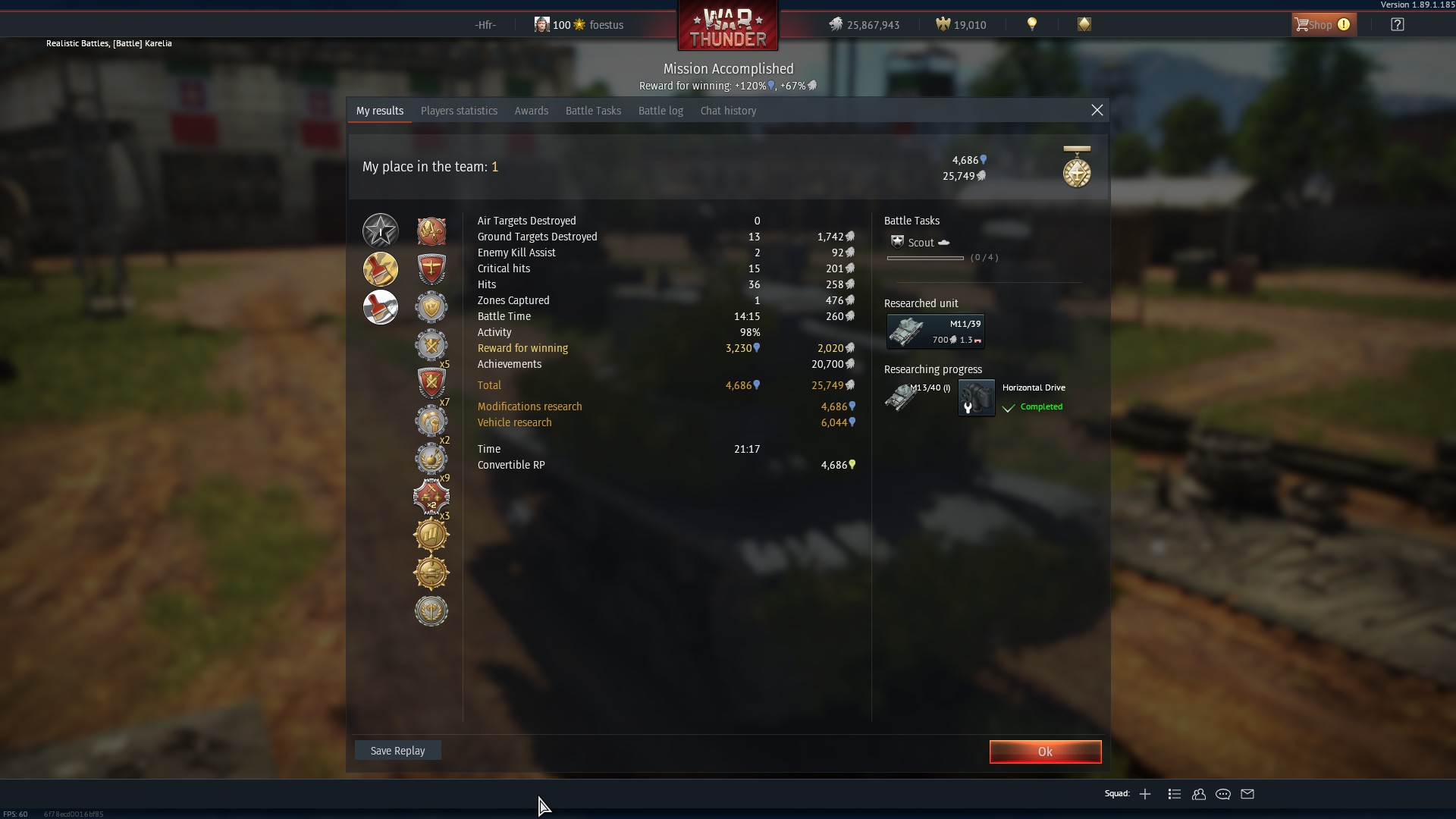The height and width of the screenshot is (819, 1456).
Task: Switch to the Players statistics tab
Action: (458, 111)
